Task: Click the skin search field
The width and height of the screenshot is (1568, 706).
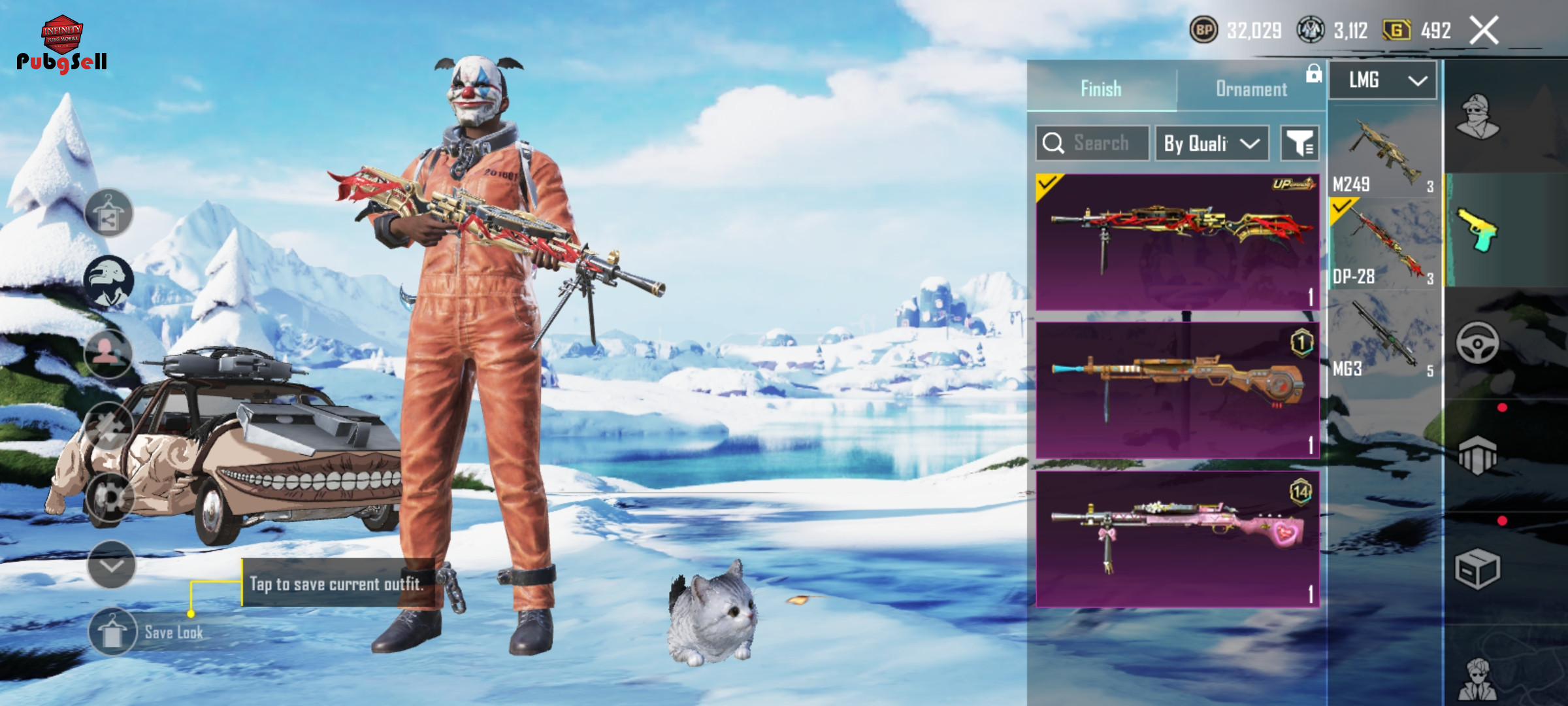Action: 1092,143
